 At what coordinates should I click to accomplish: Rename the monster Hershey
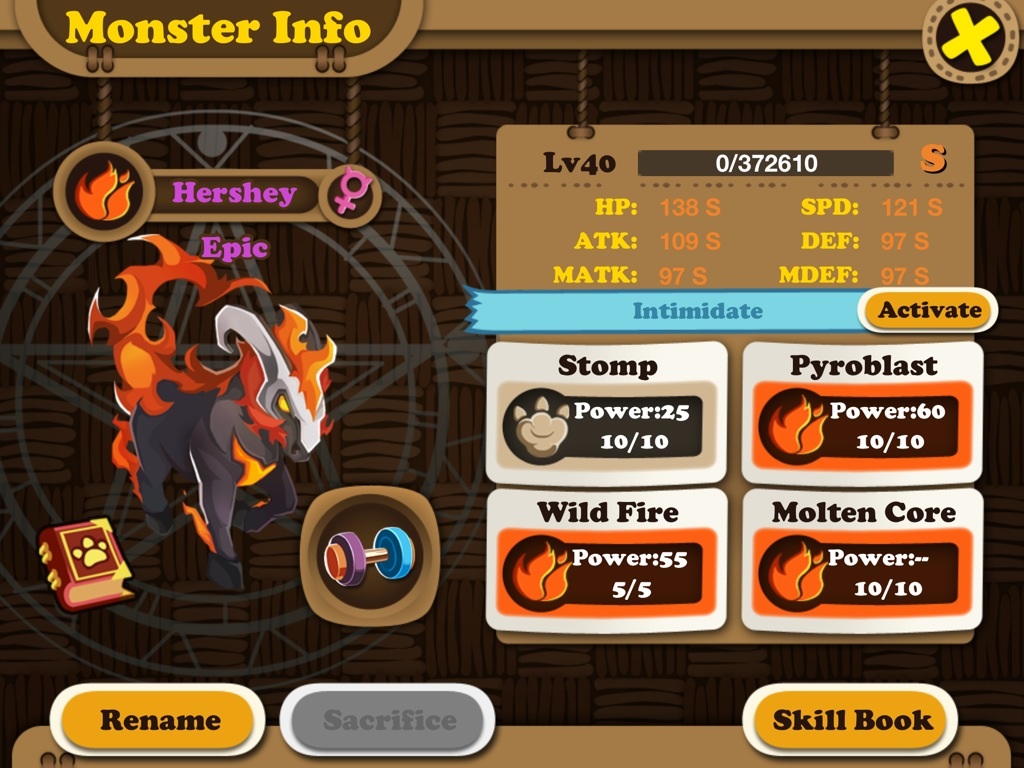(x=159, y=720)
